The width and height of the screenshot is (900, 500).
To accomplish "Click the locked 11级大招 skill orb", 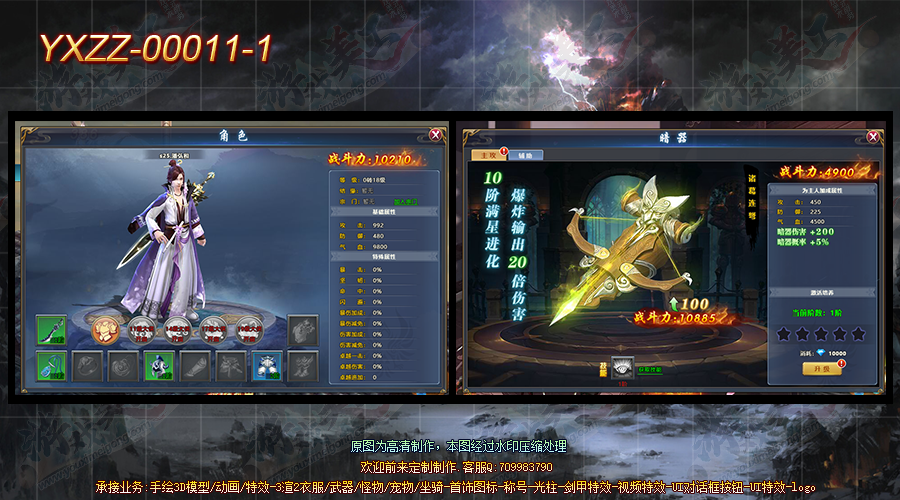I will click(x=142, y=328).
